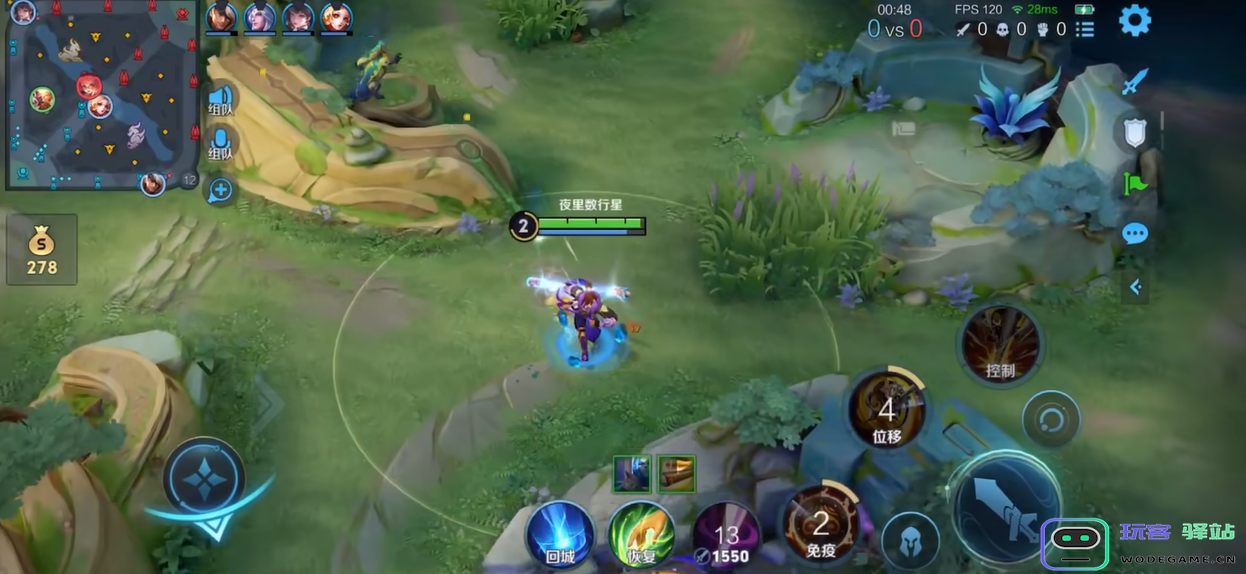Activate the 免疫 skill

(x=820, y=523)
